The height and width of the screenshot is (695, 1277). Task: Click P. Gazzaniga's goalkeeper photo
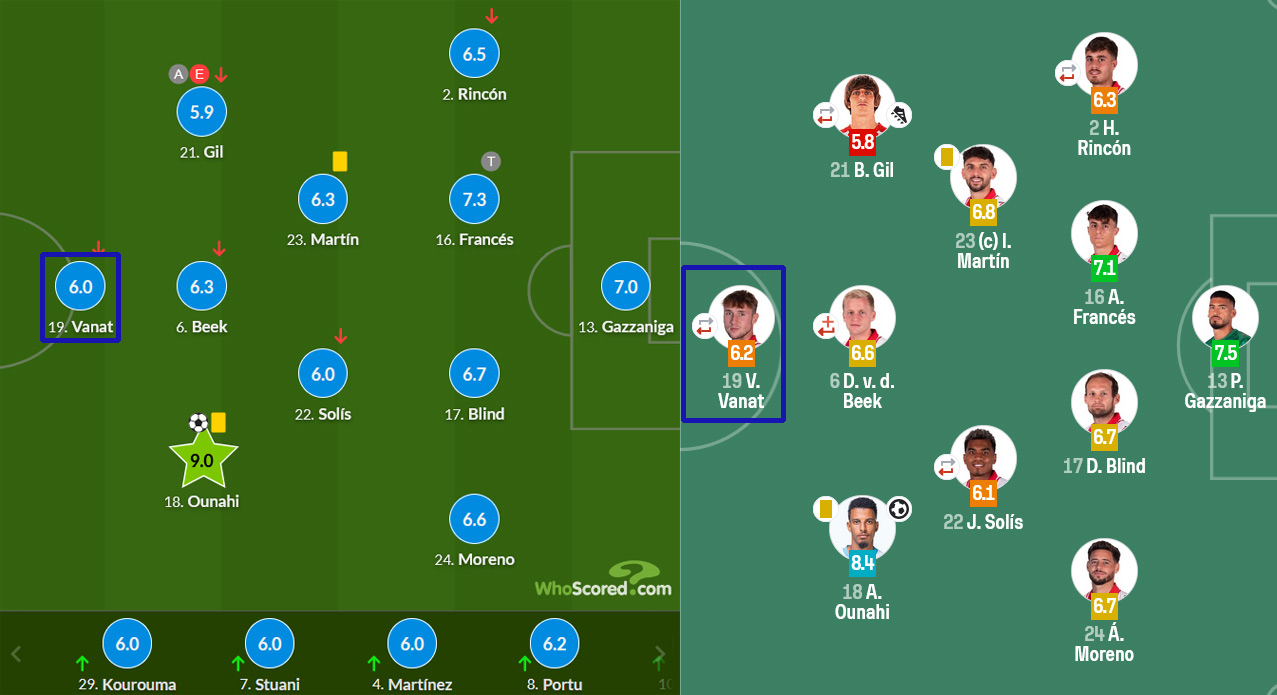pyautogui.click(x=1224, y=317)
